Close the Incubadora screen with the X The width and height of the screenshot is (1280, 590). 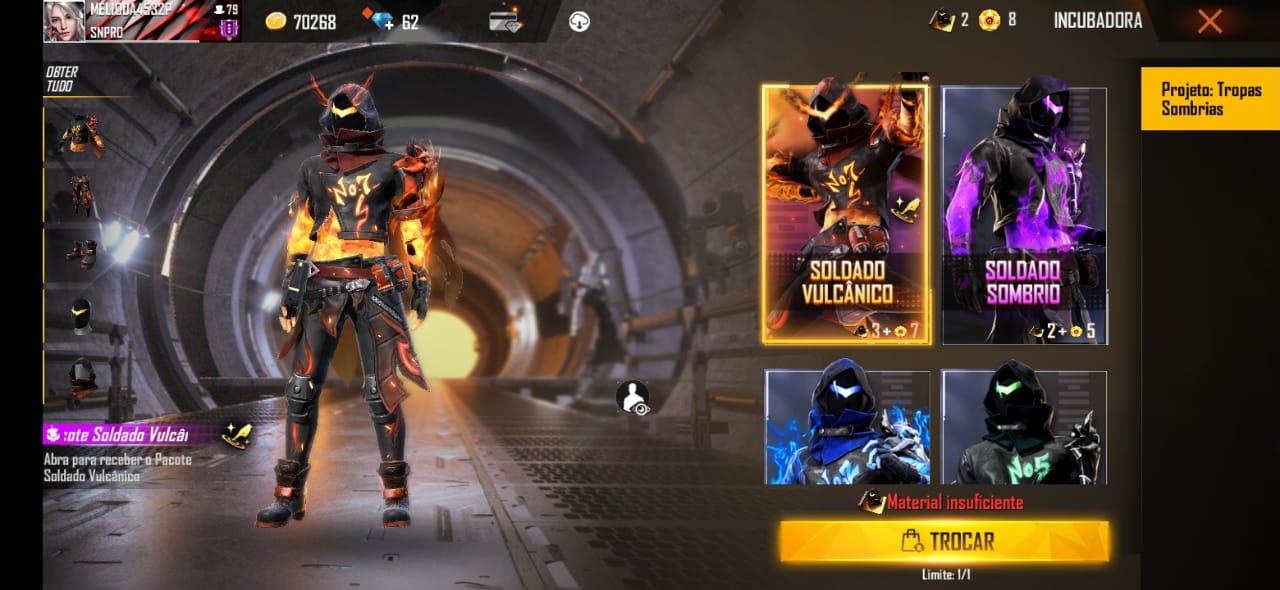click(x=1209, y=21)
